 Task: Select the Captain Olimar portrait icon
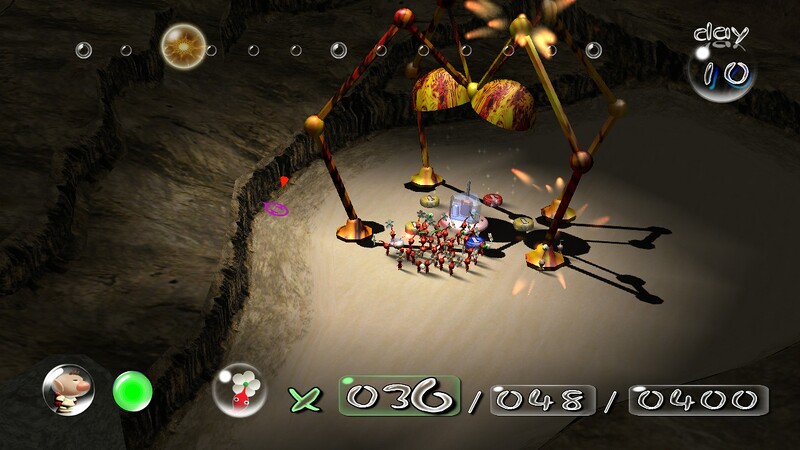68,389
